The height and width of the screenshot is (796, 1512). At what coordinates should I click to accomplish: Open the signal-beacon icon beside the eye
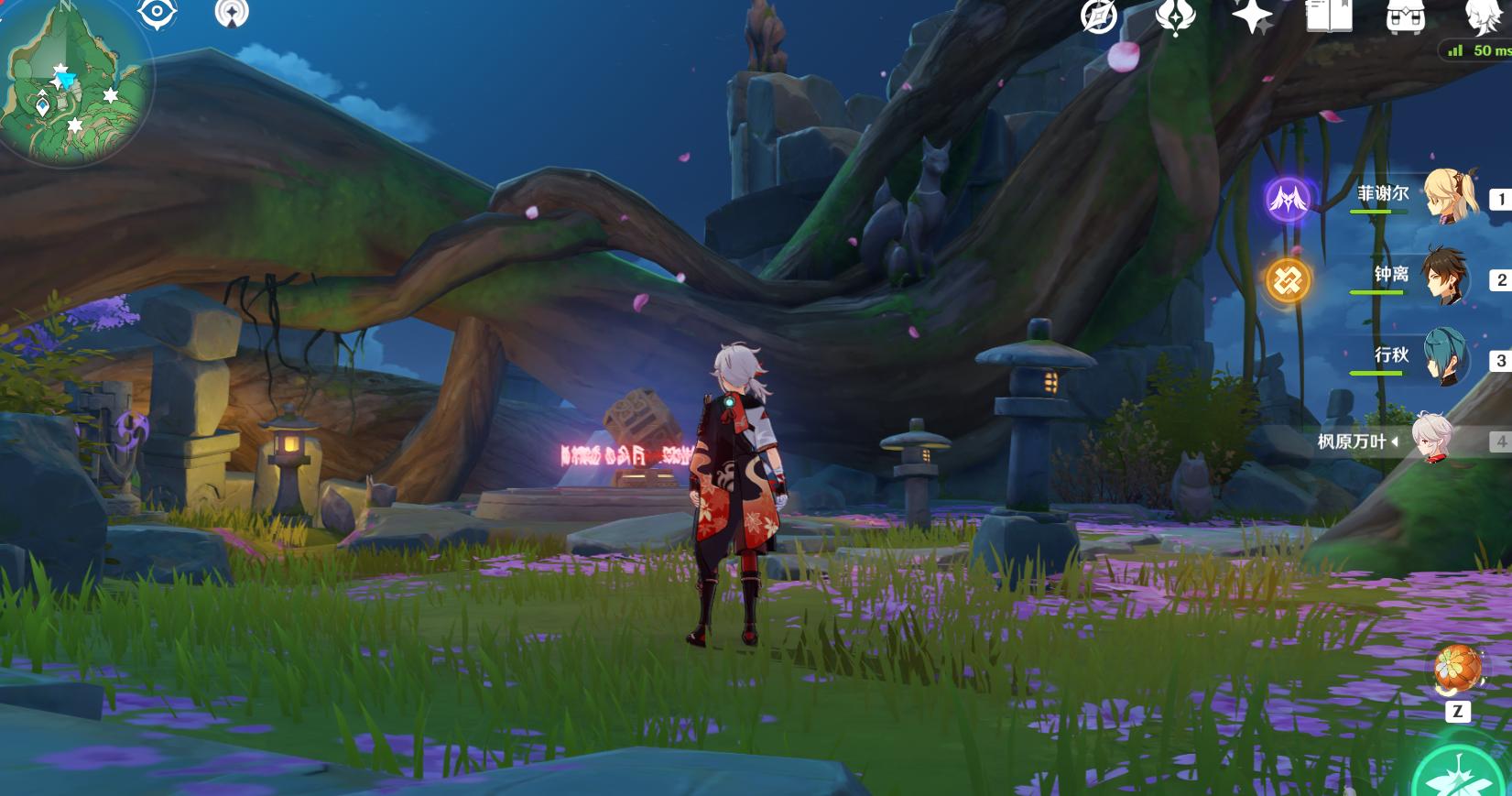point(232,13)
